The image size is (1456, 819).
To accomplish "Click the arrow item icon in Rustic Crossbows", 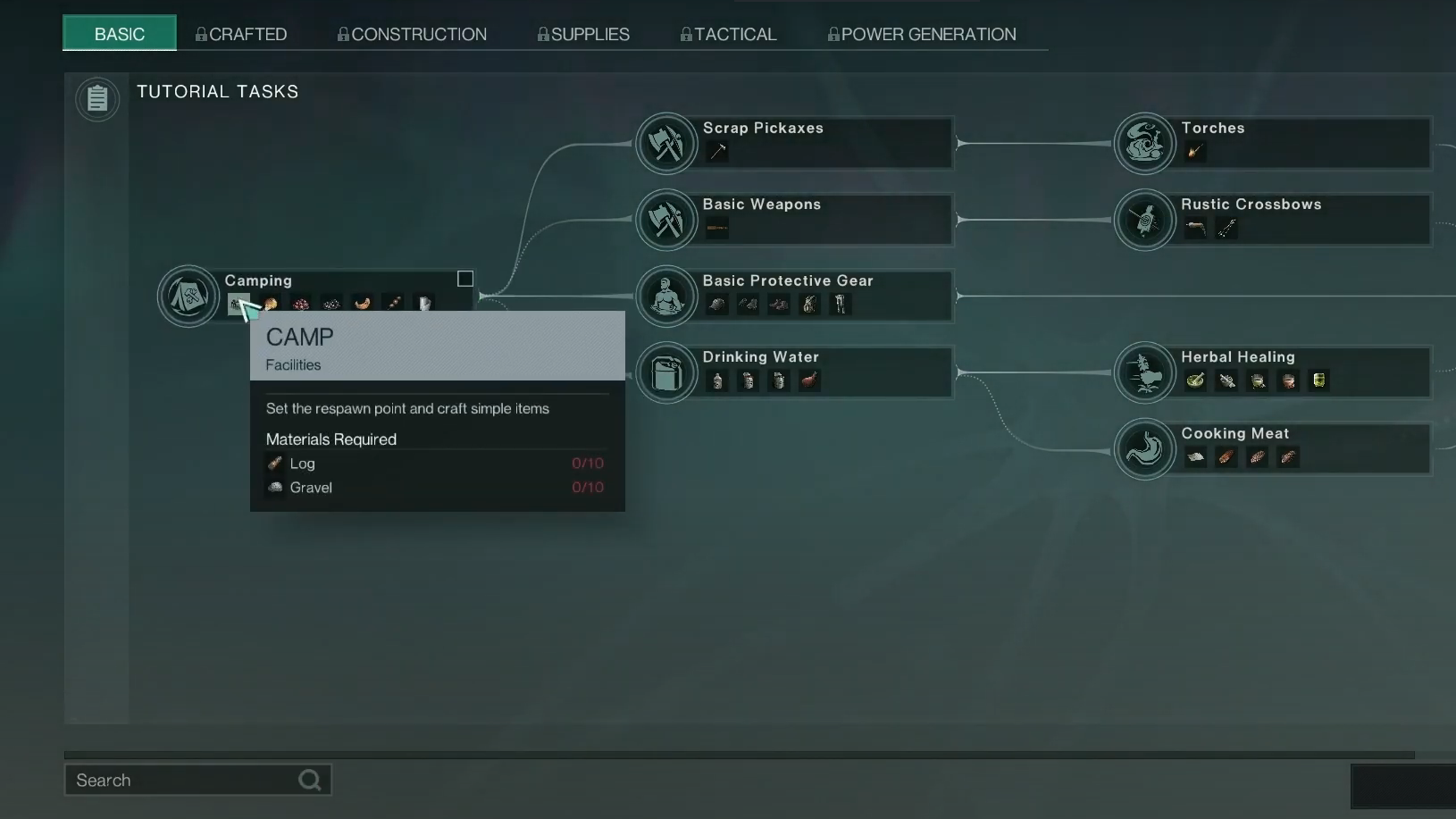I will [x=1227, y=229].
